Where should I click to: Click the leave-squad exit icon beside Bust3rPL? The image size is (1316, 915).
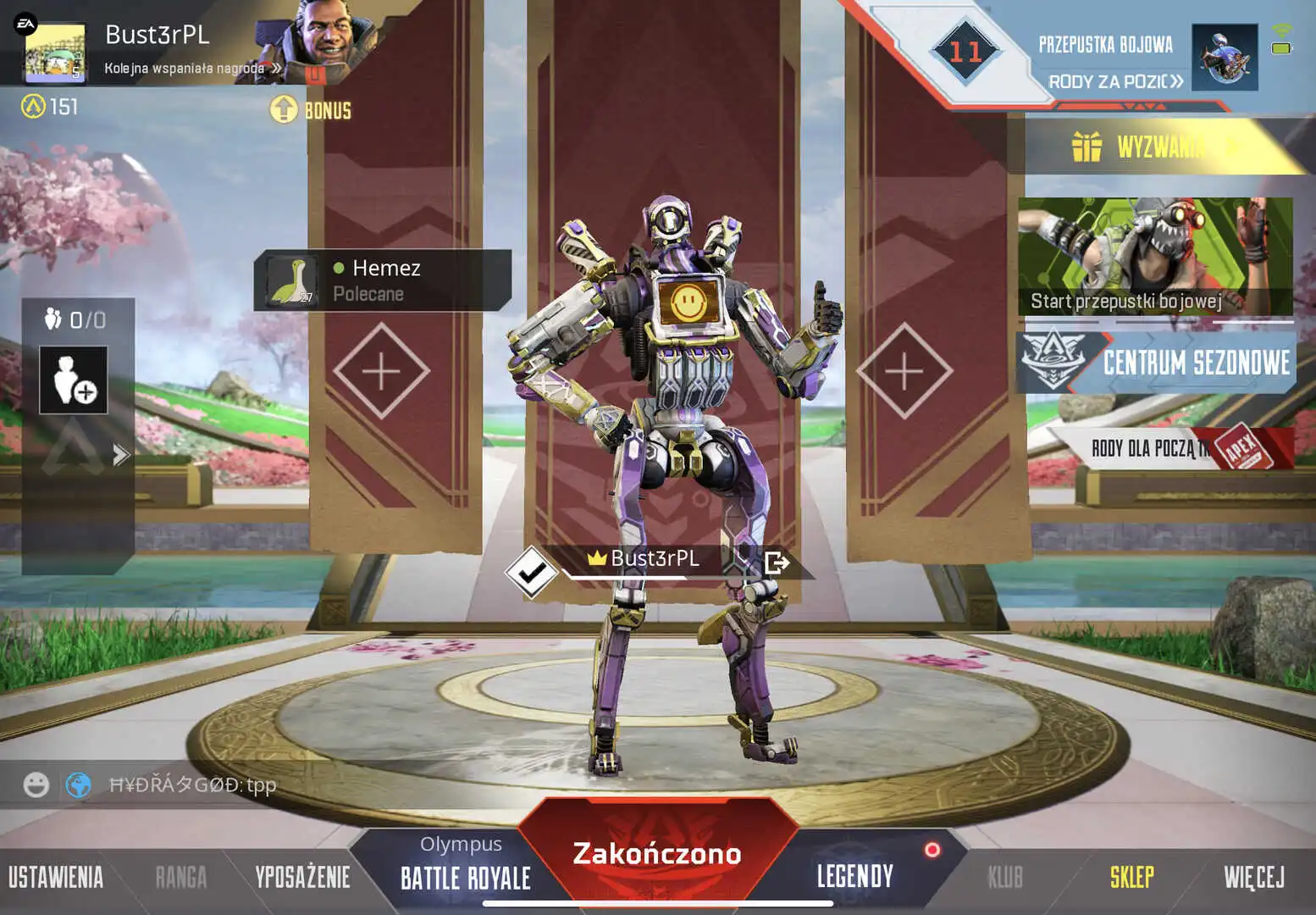point(776,560)
